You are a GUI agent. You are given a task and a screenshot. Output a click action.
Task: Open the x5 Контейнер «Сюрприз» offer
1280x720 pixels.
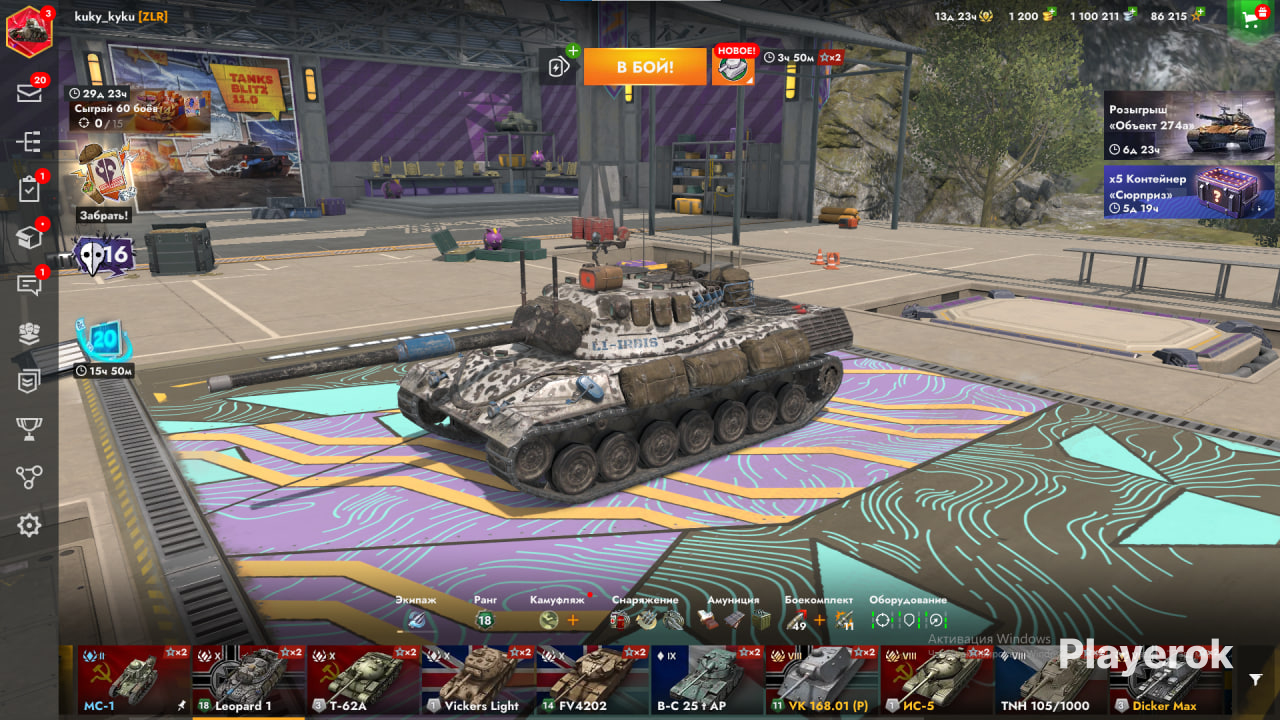pos(1189,192)
